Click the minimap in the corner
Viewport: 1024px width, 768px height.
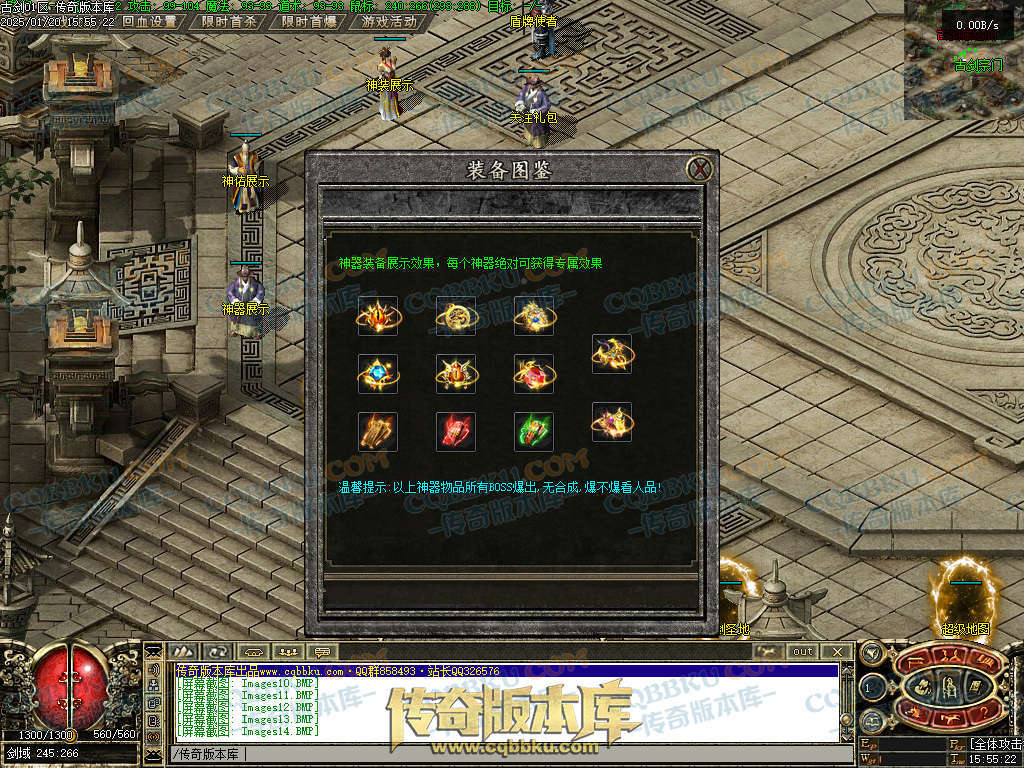coord(963,60)
